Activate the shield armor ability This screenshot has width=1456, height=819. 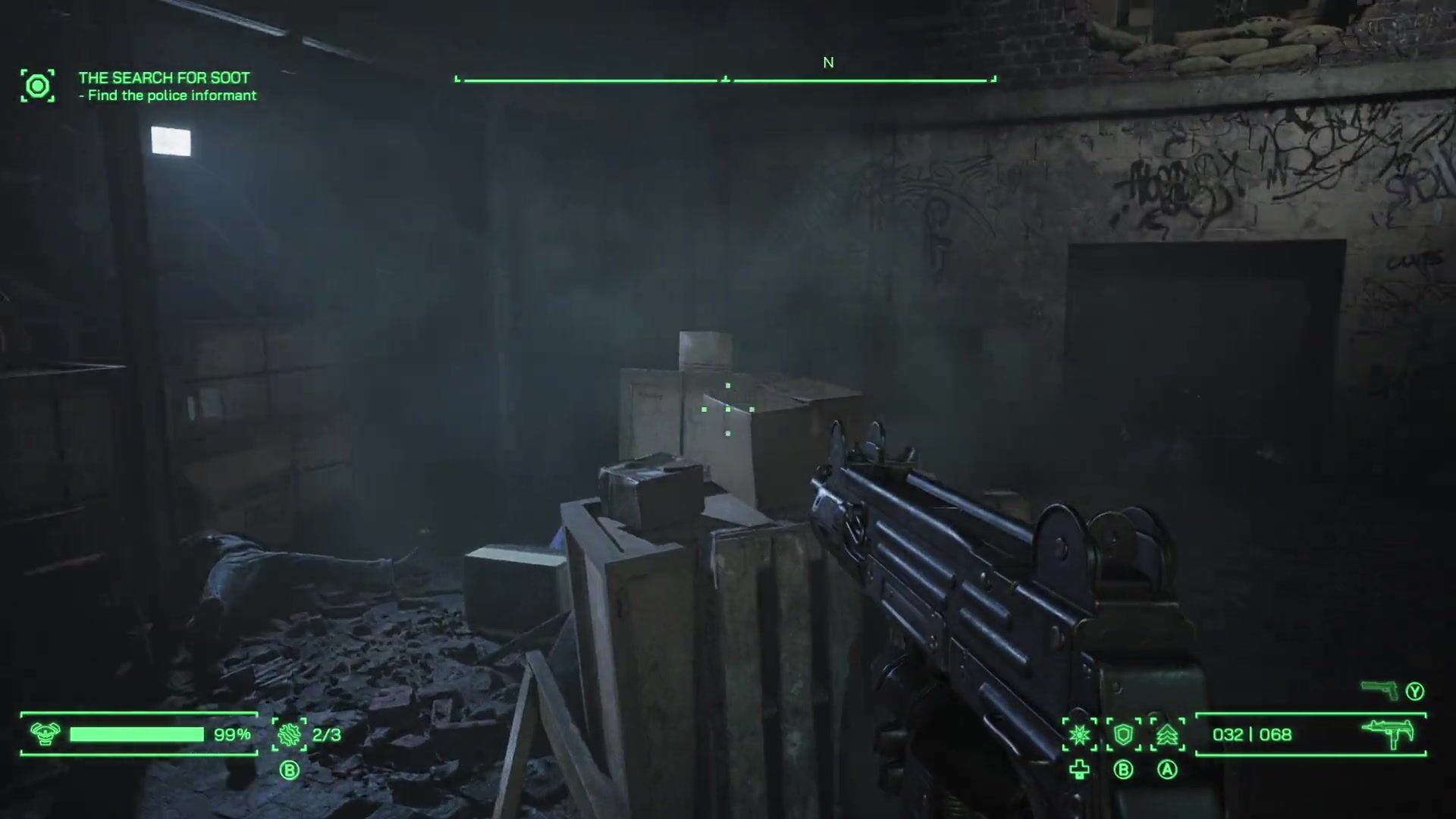click(1123, 734)
